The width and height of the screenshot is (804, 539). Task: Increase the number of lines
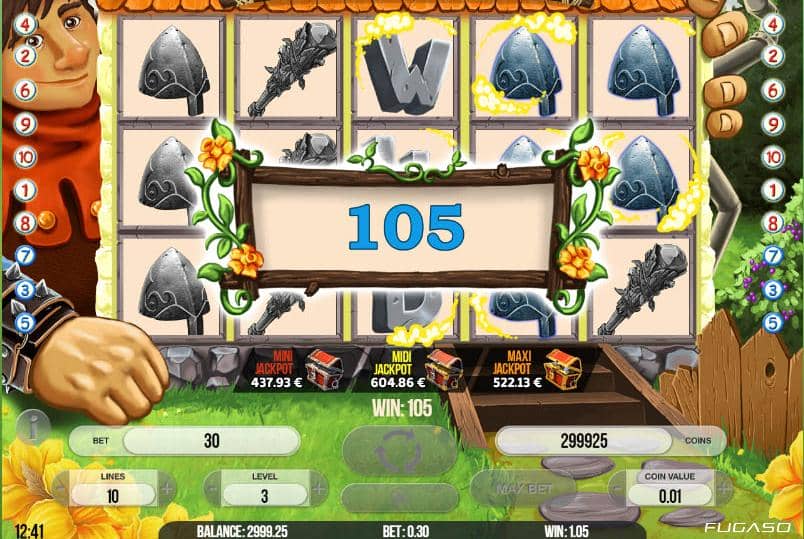pyautogui.click(x=167, y=490)
